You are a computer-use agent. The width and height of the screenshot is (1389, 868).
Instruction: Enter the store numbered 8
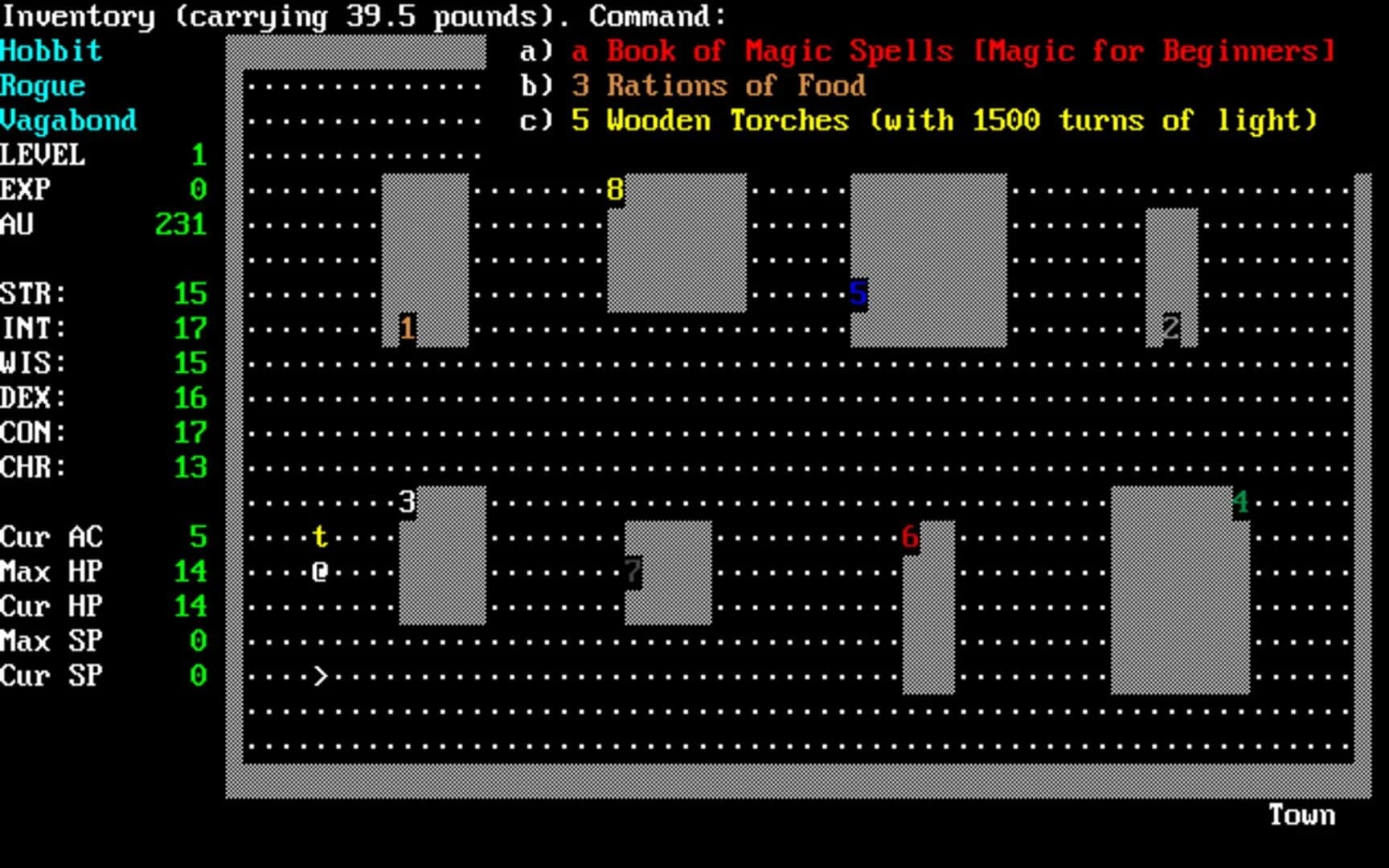pyautogui.click(x=614, y=190)
